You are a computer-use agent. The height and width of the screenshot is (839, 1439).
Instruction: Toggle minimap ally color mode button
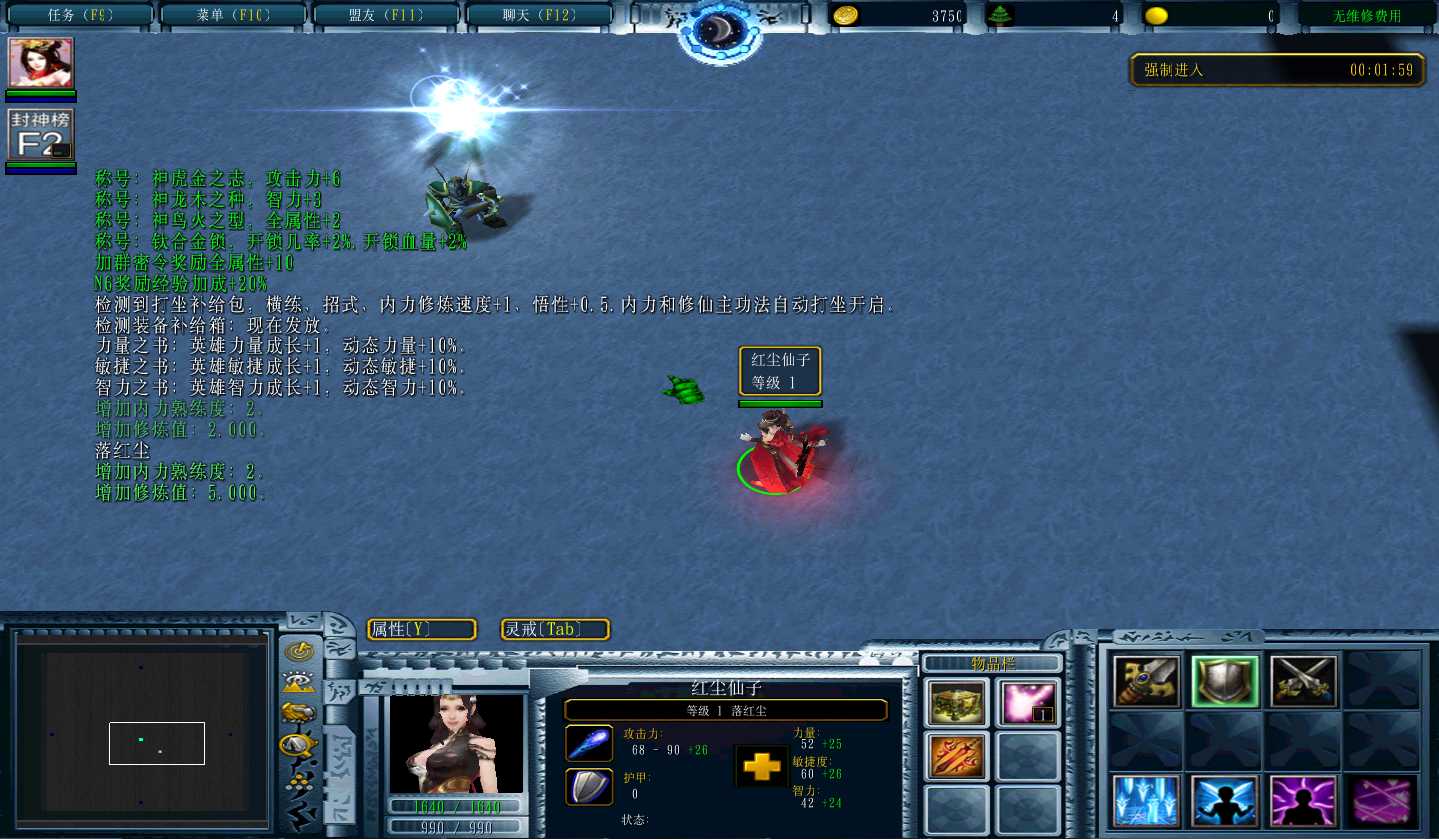[x=298, y=713]
